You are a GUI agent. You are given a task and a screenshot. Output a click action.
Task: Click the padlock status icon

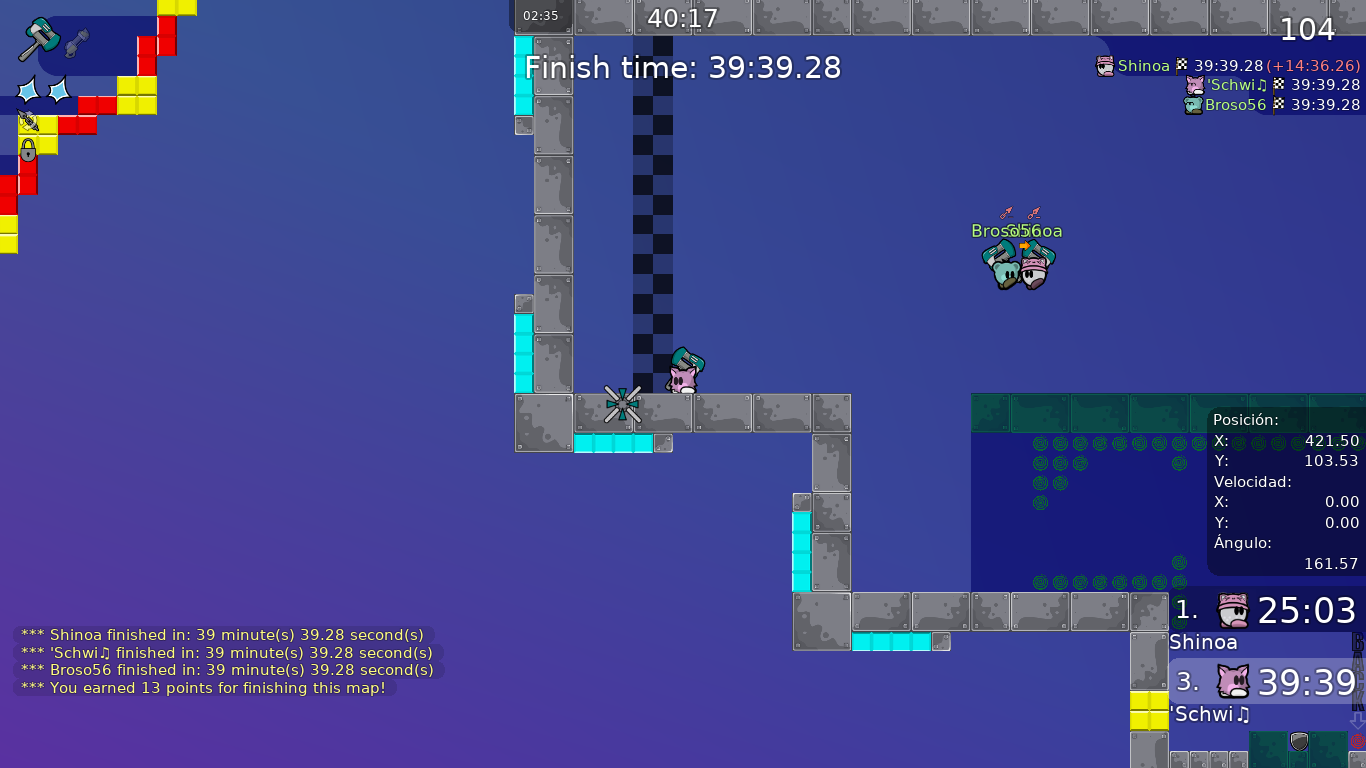(x=28, y=151)
